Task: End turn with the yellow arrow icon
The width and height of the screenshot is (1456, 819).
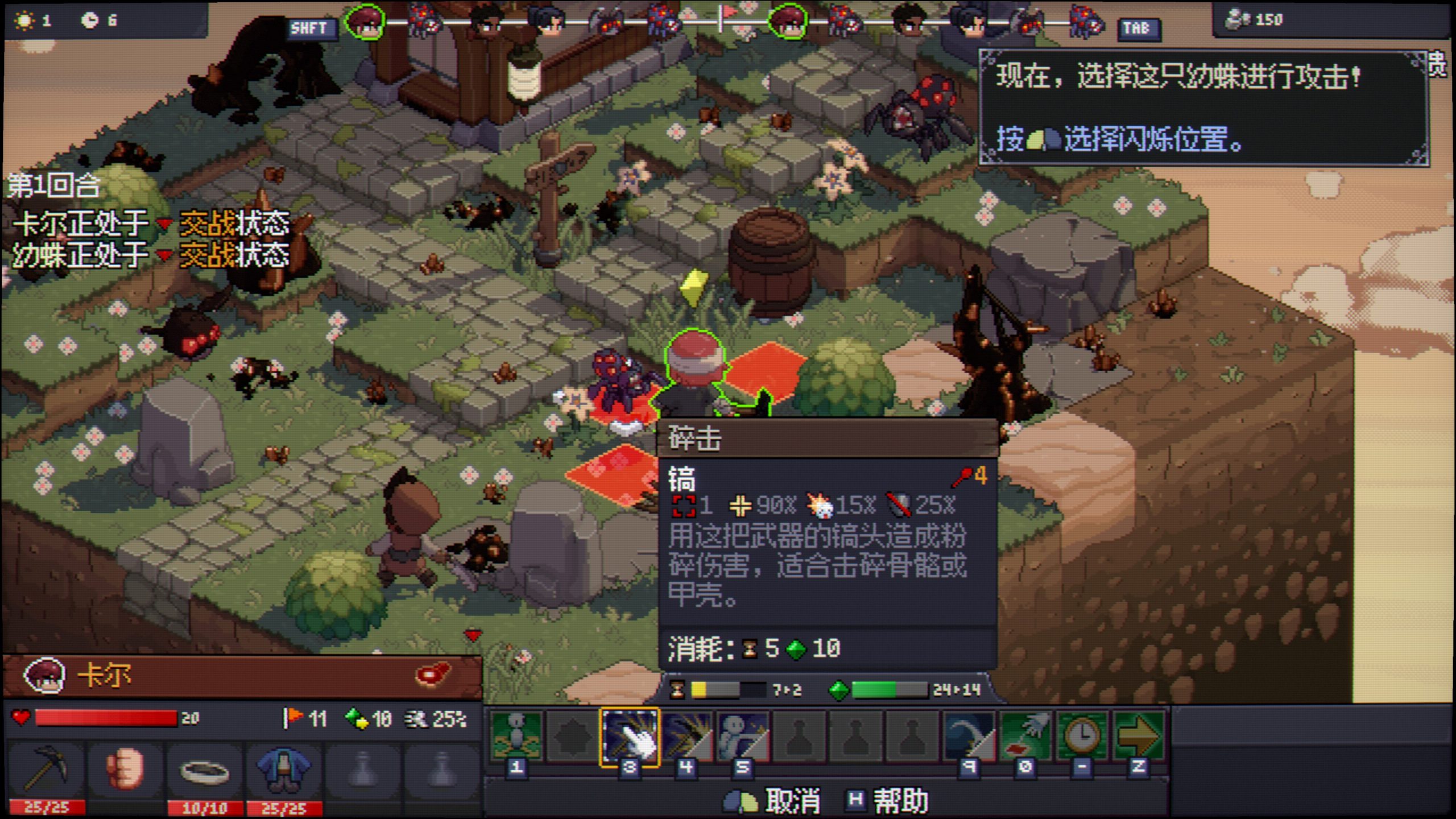Action: click(1138, 737)
